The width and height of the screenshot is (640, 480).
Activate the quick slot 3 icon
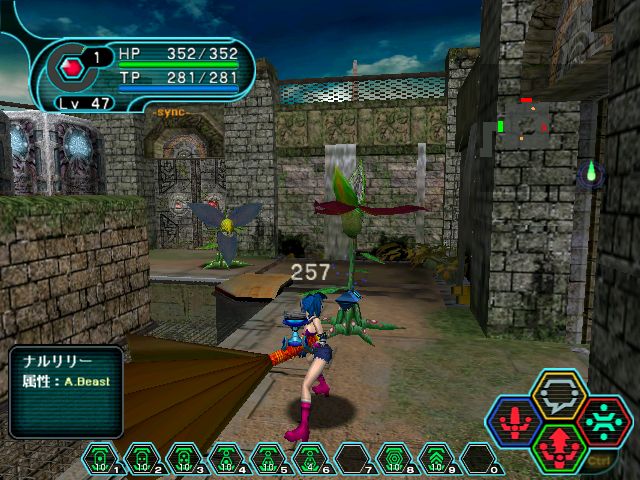coord(184,459)
